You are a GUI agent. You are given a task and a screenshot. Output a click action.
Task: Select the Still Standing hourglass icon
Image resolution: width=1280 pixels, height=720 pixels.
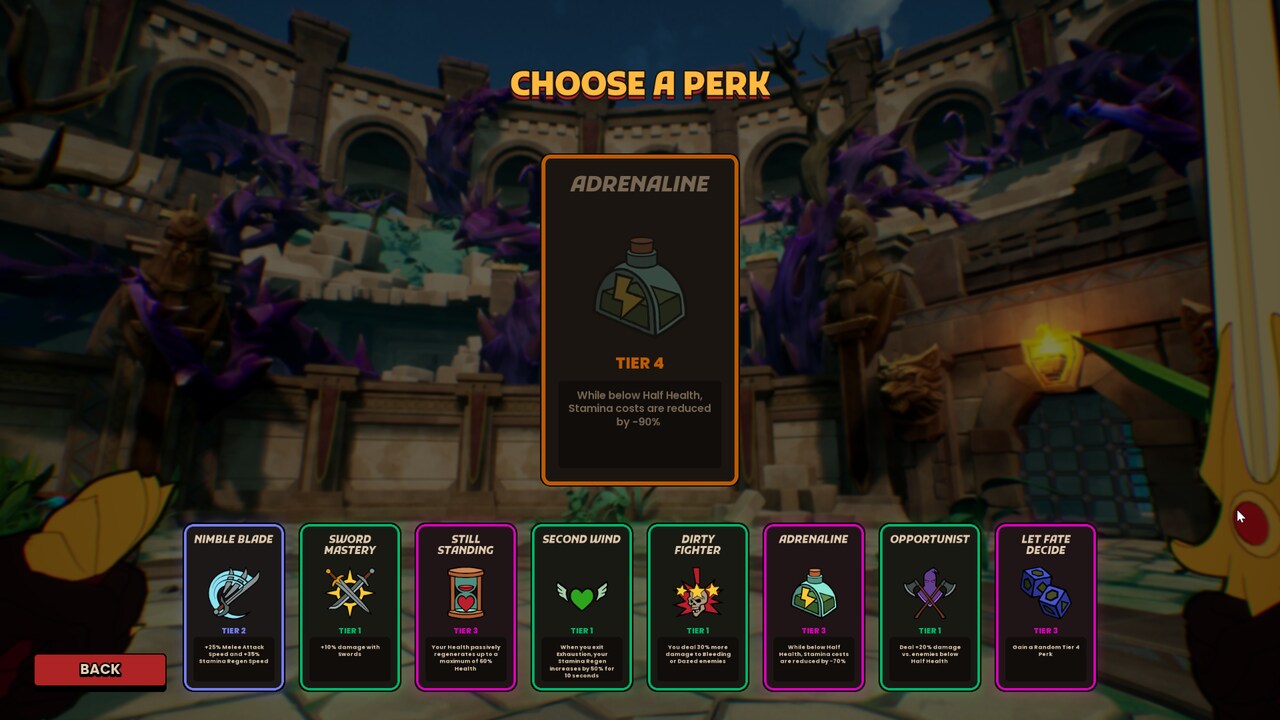[467, 592]
